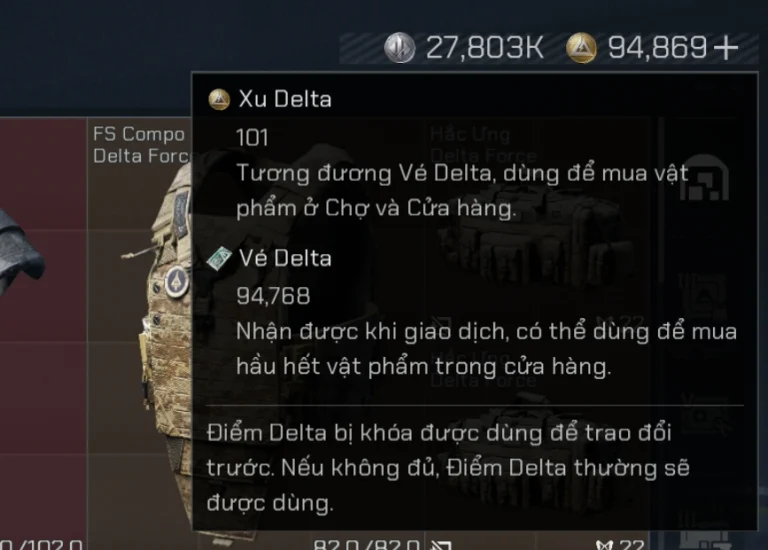Click the plus button to add Delta currency

(725, 47)
